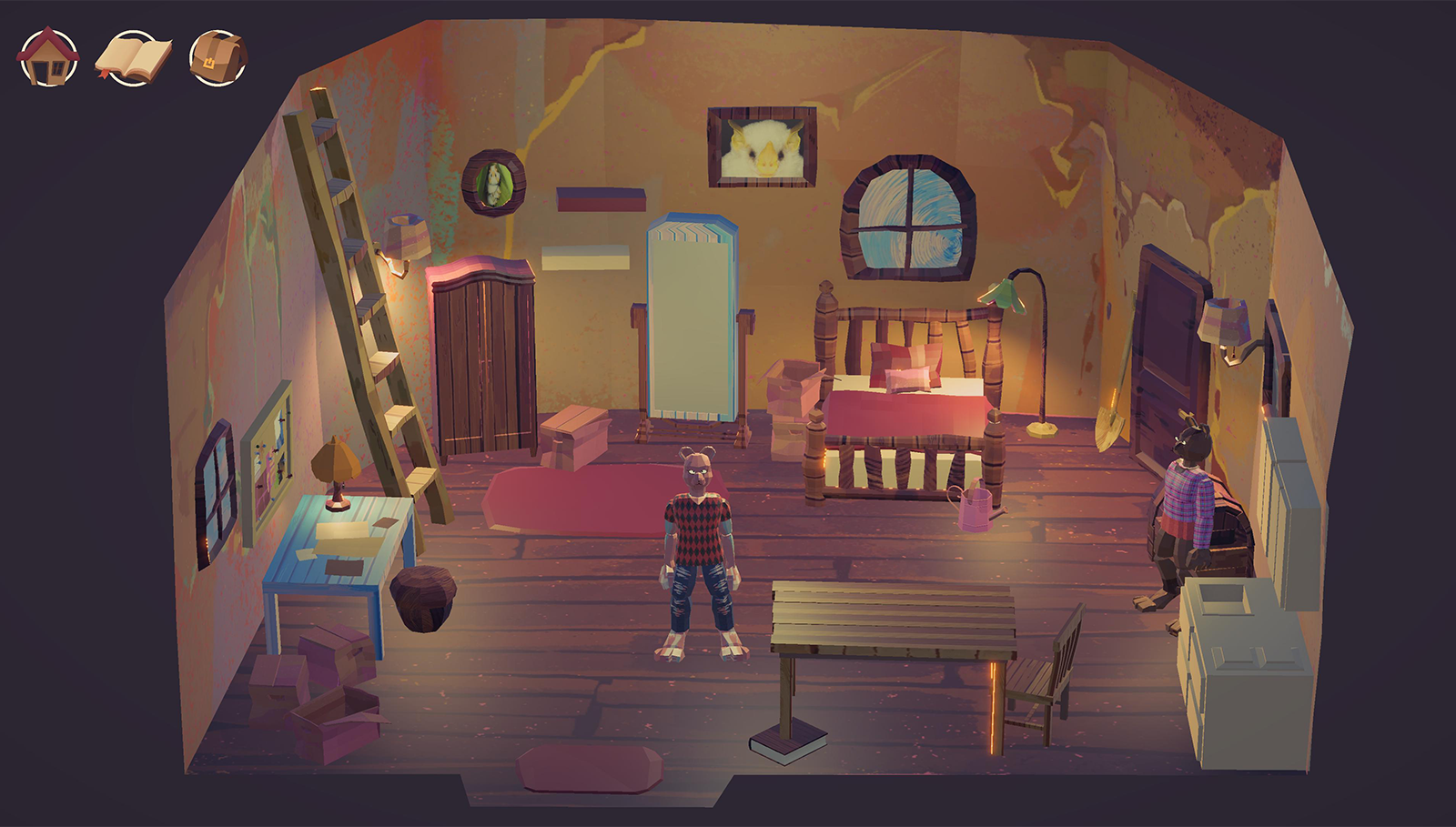Open the journal book icon
This screenshot has height=827, width=1456.
coord(133,57)
